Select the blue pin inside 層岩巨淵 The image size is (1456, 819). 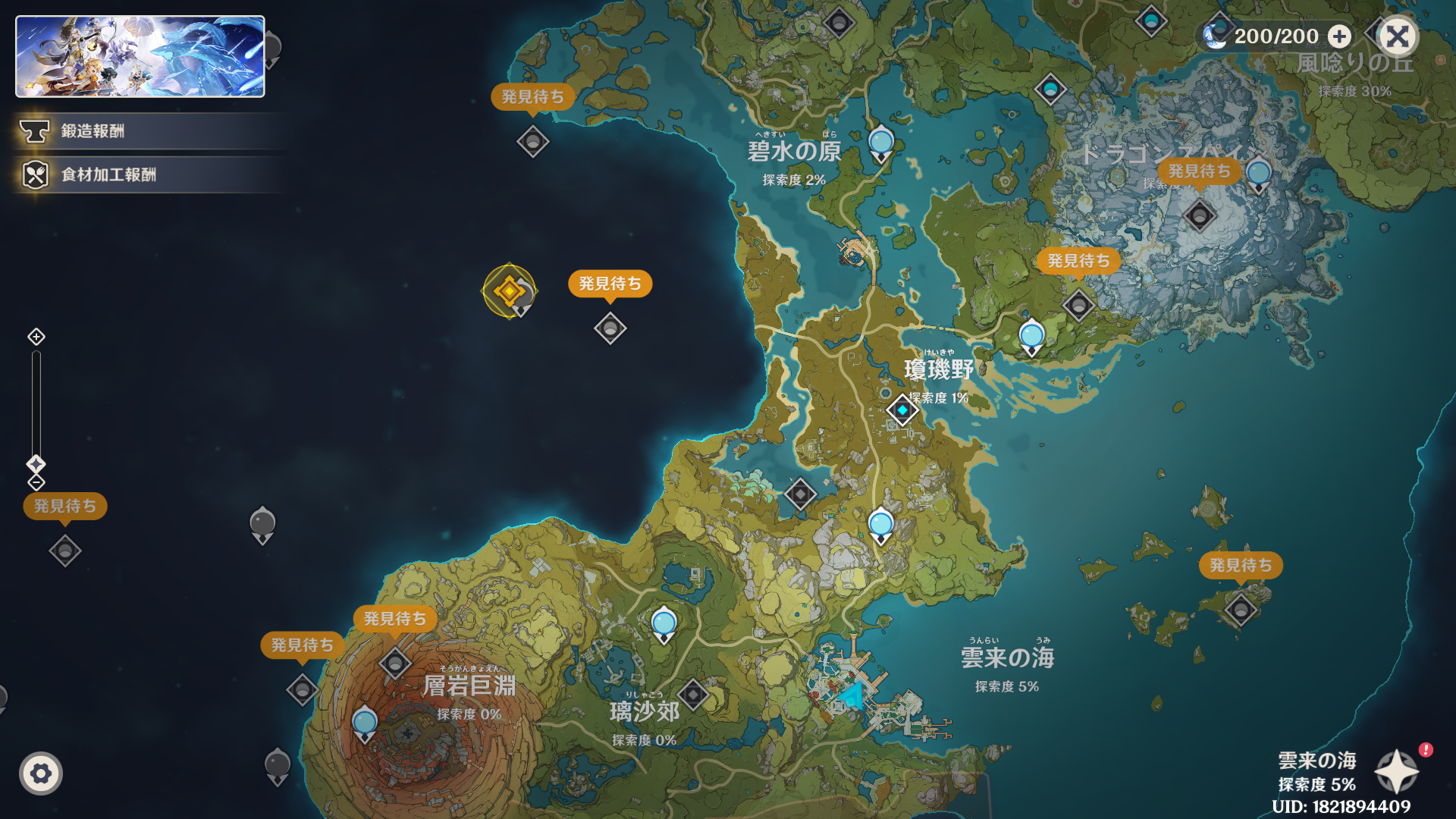coord(365,721)
